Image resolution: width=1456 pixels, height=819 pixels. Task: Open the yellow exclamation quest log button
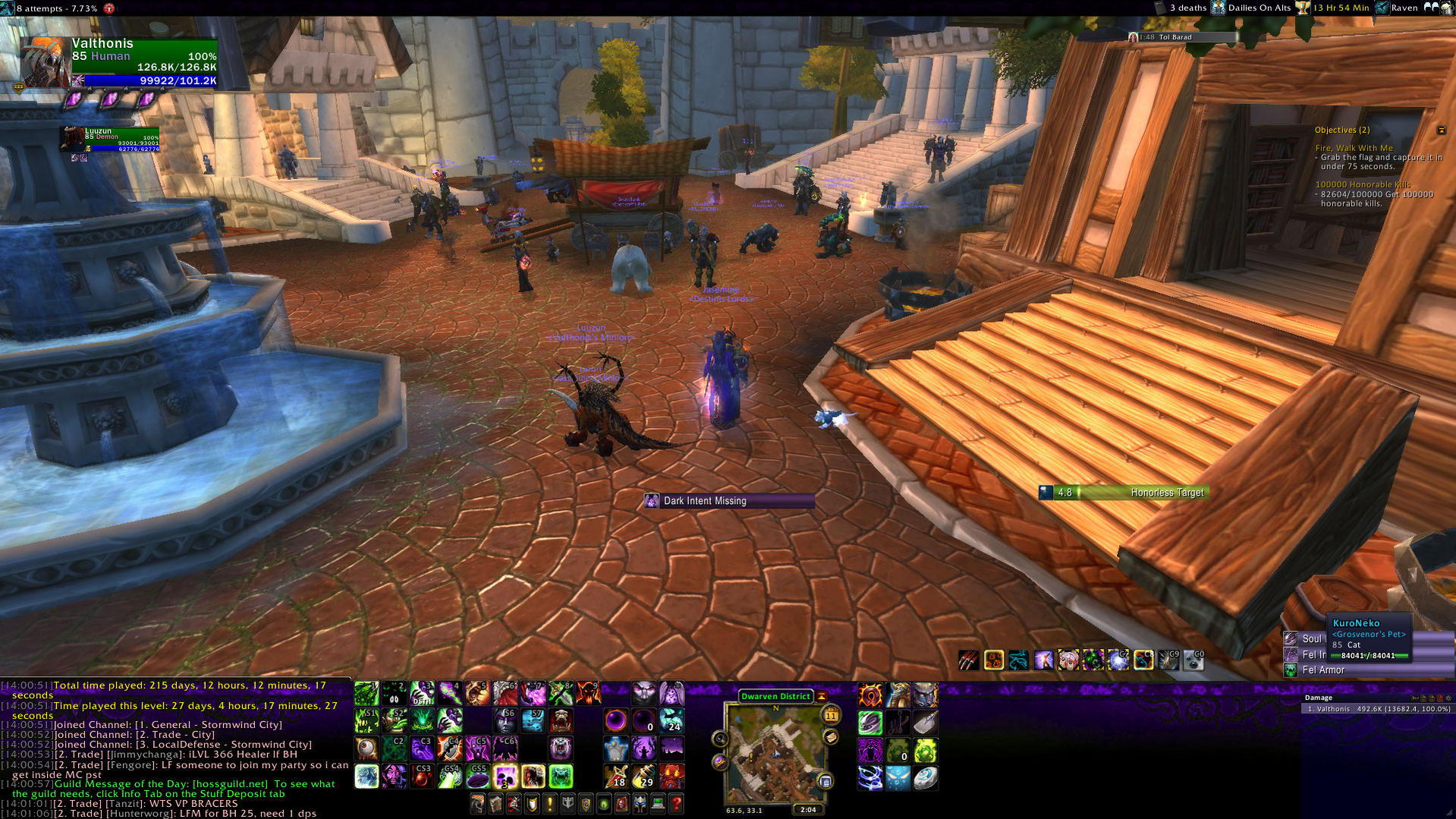pyautogui.click(x=550, y=803)
